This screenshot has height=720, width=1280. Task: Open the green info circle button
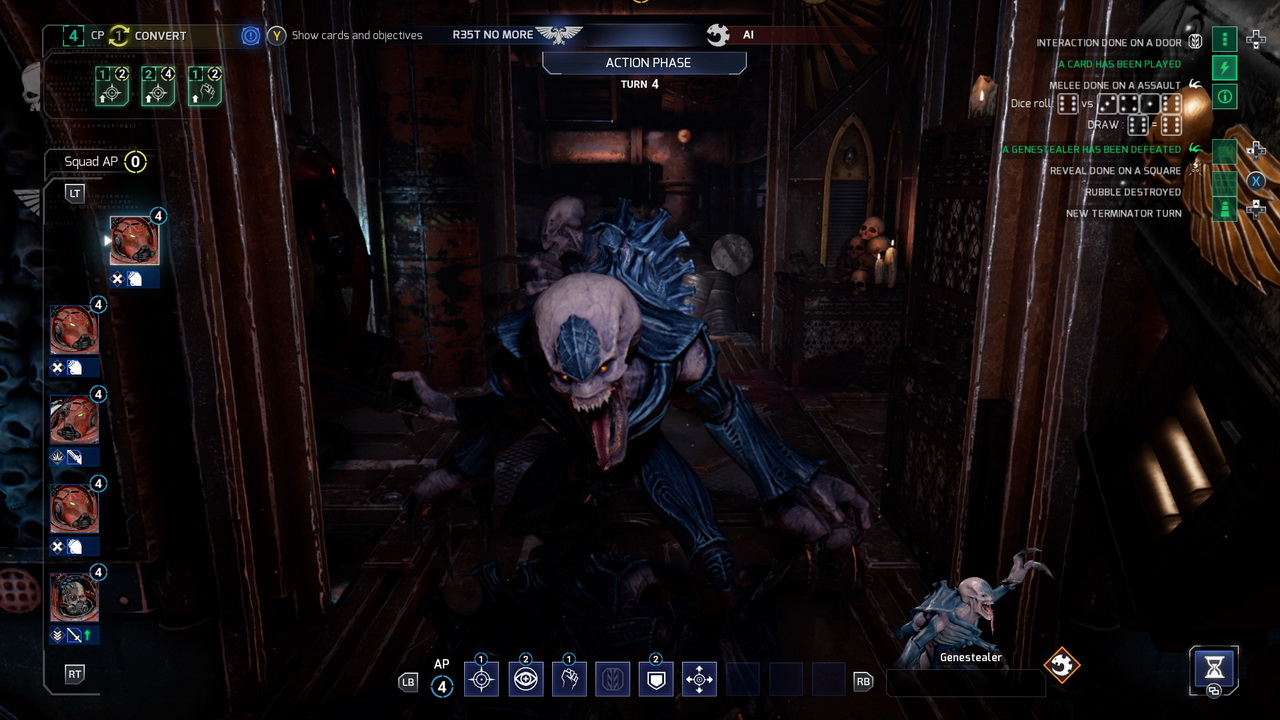tap(1225, 97)
